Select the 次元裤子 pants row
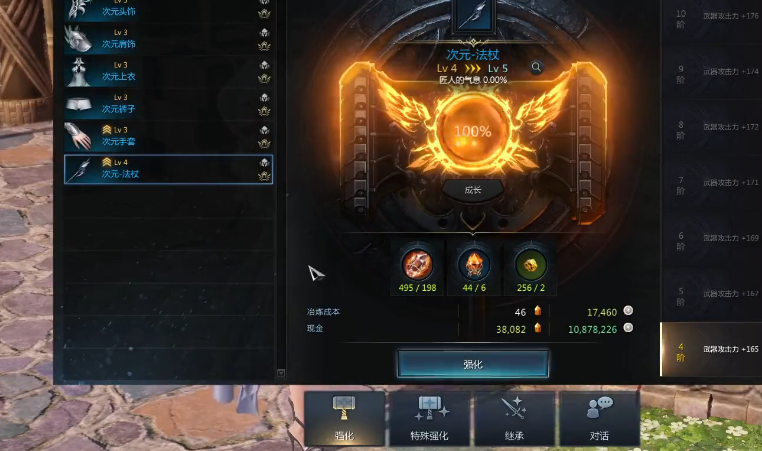762x451 pixels. coord(168,104)
